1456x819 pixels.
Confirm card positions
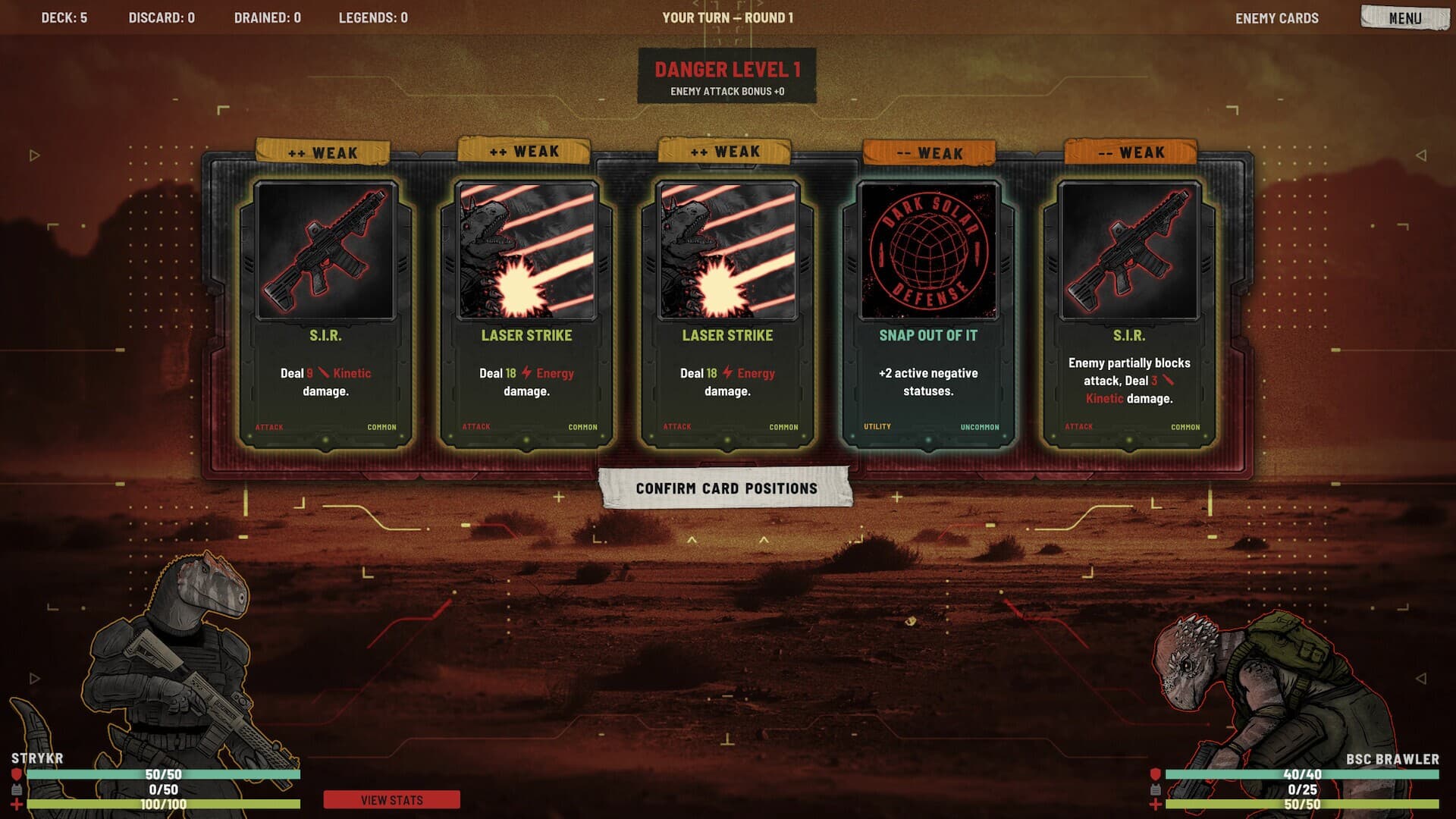(x=726, y=488)
